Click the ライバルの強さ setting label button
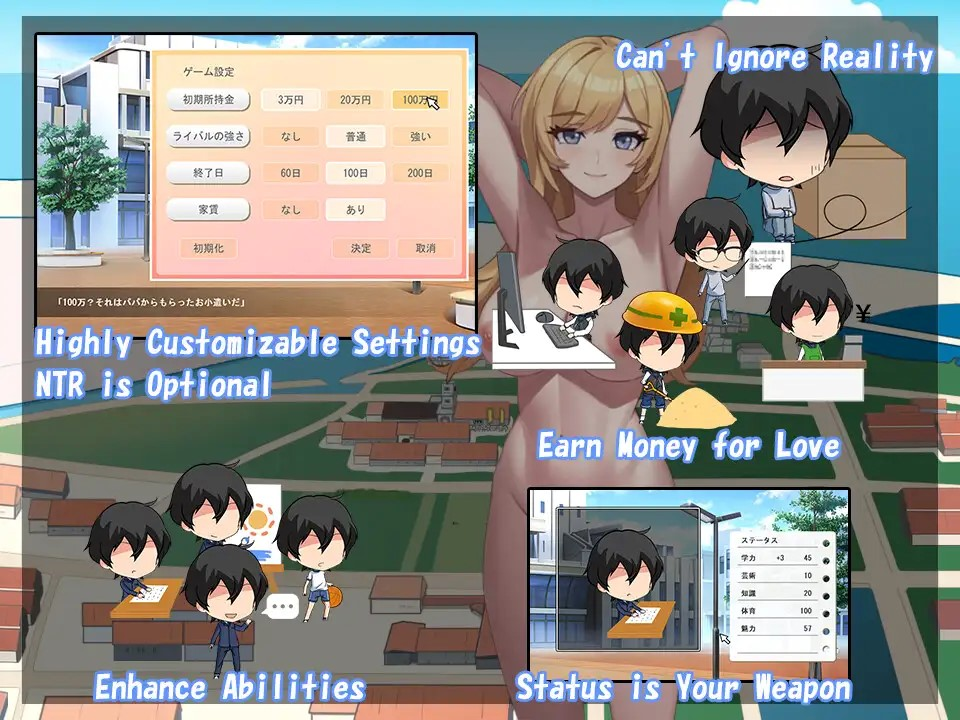Viewport: 960px width, 720px height. 209,136
